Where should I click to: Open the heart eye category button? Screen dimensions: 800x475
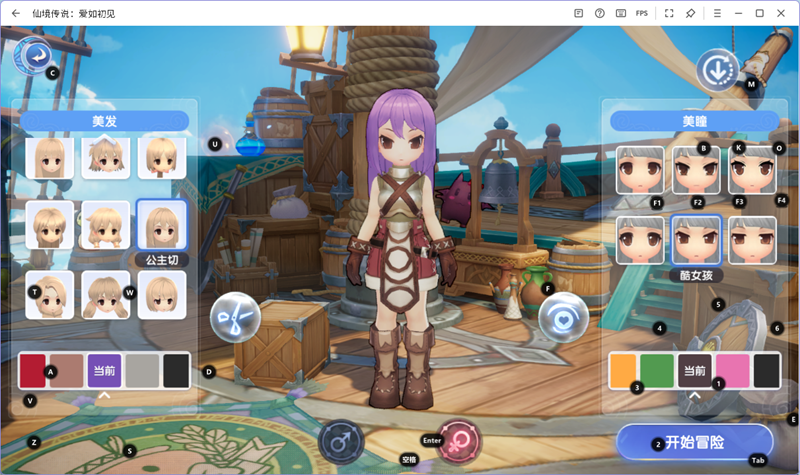[562, 318]
